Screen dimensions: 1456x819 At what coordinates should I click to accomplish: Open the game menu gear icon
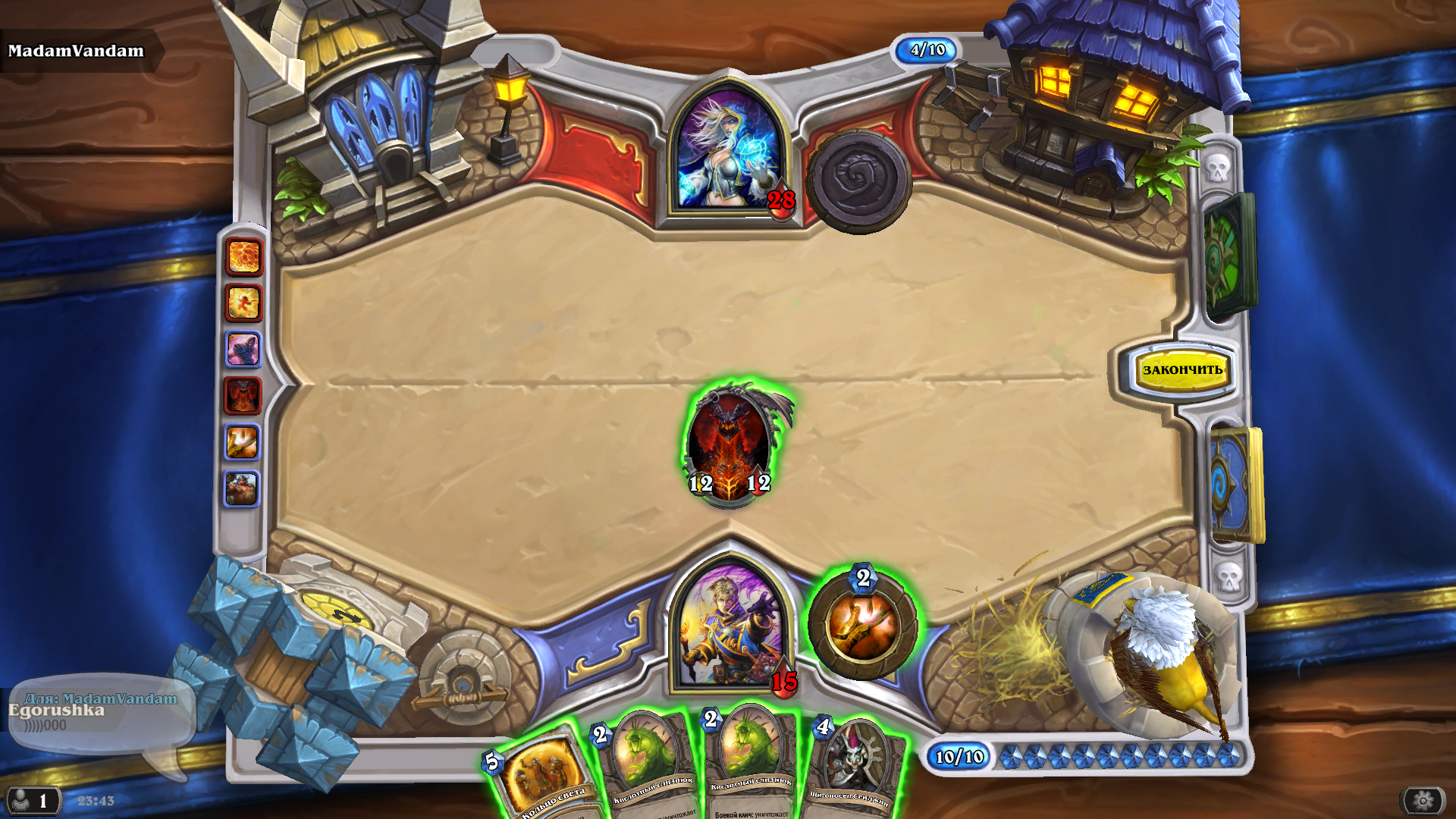(1423, 800)
